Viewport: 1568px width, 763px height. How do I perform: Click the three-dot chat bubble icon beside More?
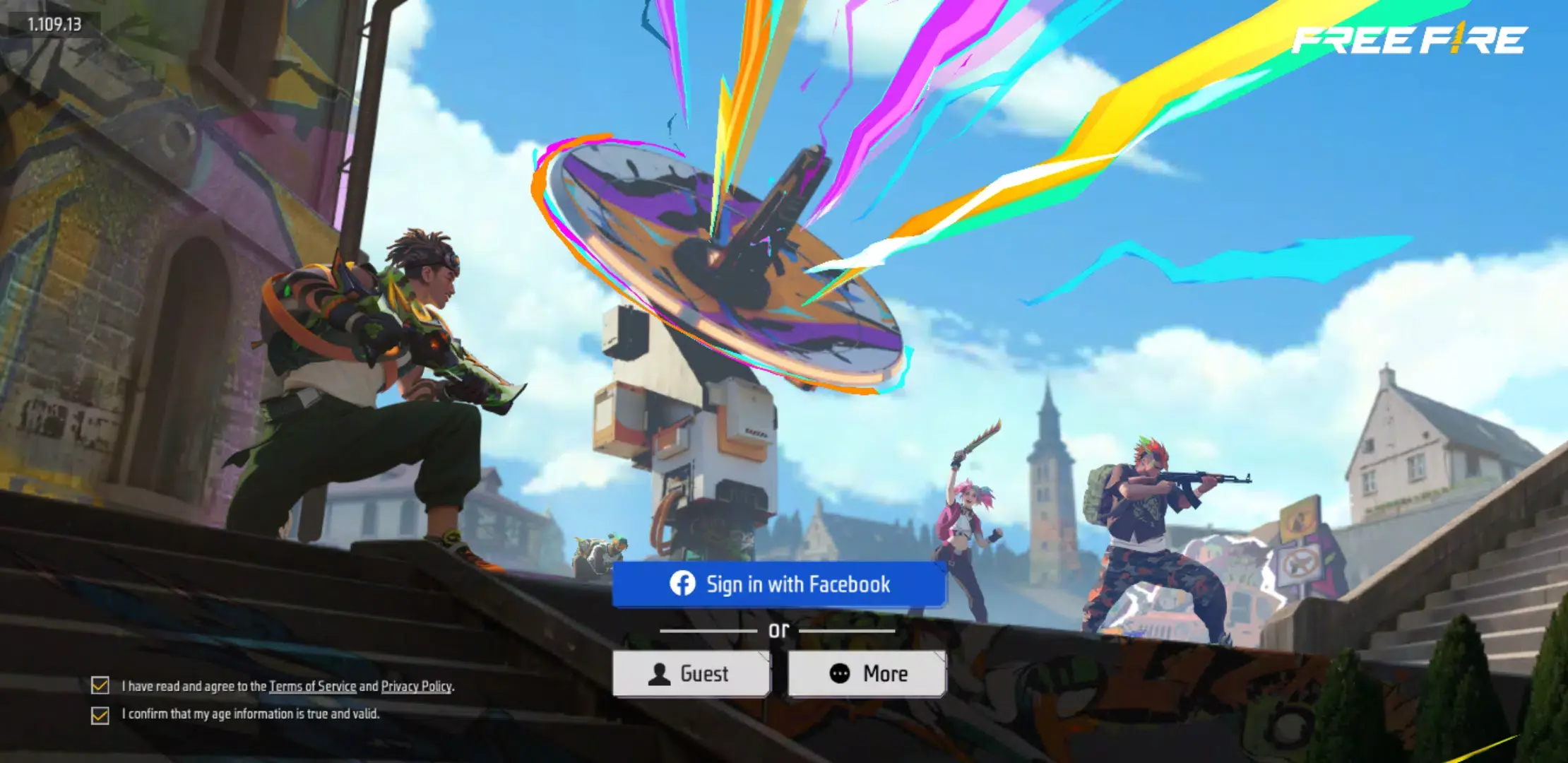tap(840, 673)
